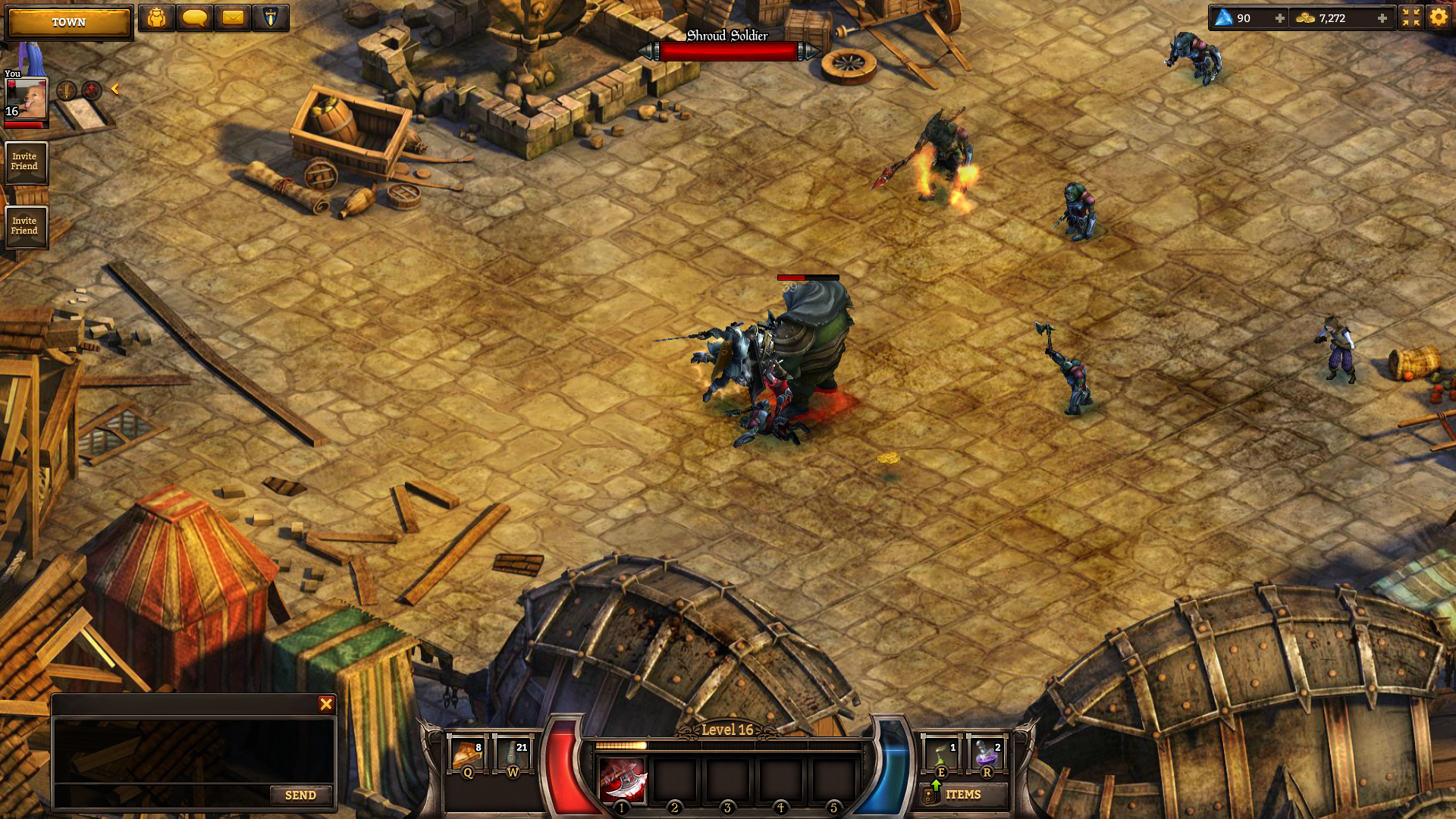Return to town with the TOWN button
1456x819 pixels.
click(68, 22)
